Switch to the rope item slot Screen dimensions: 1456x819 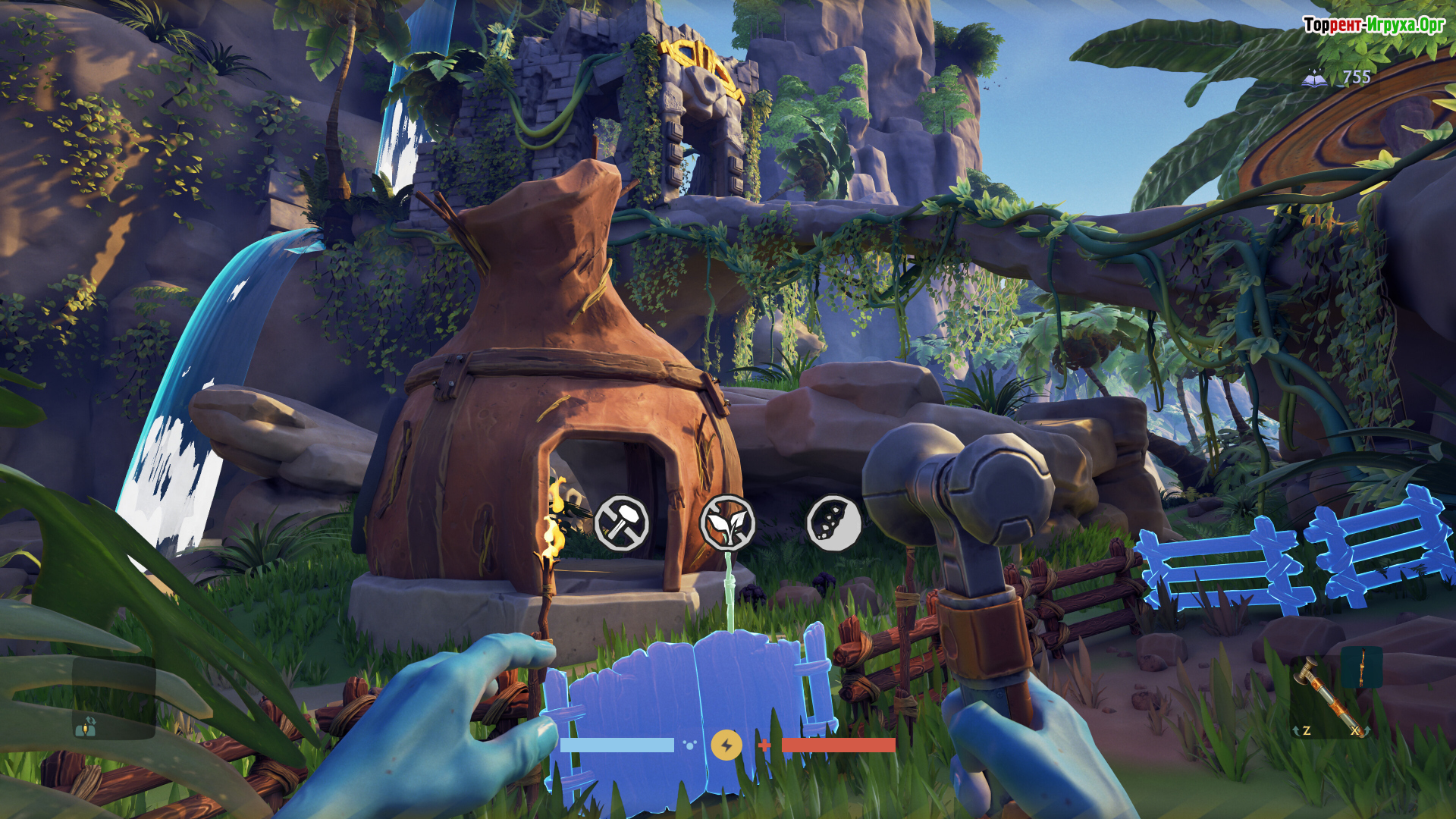pos(1361,668)
